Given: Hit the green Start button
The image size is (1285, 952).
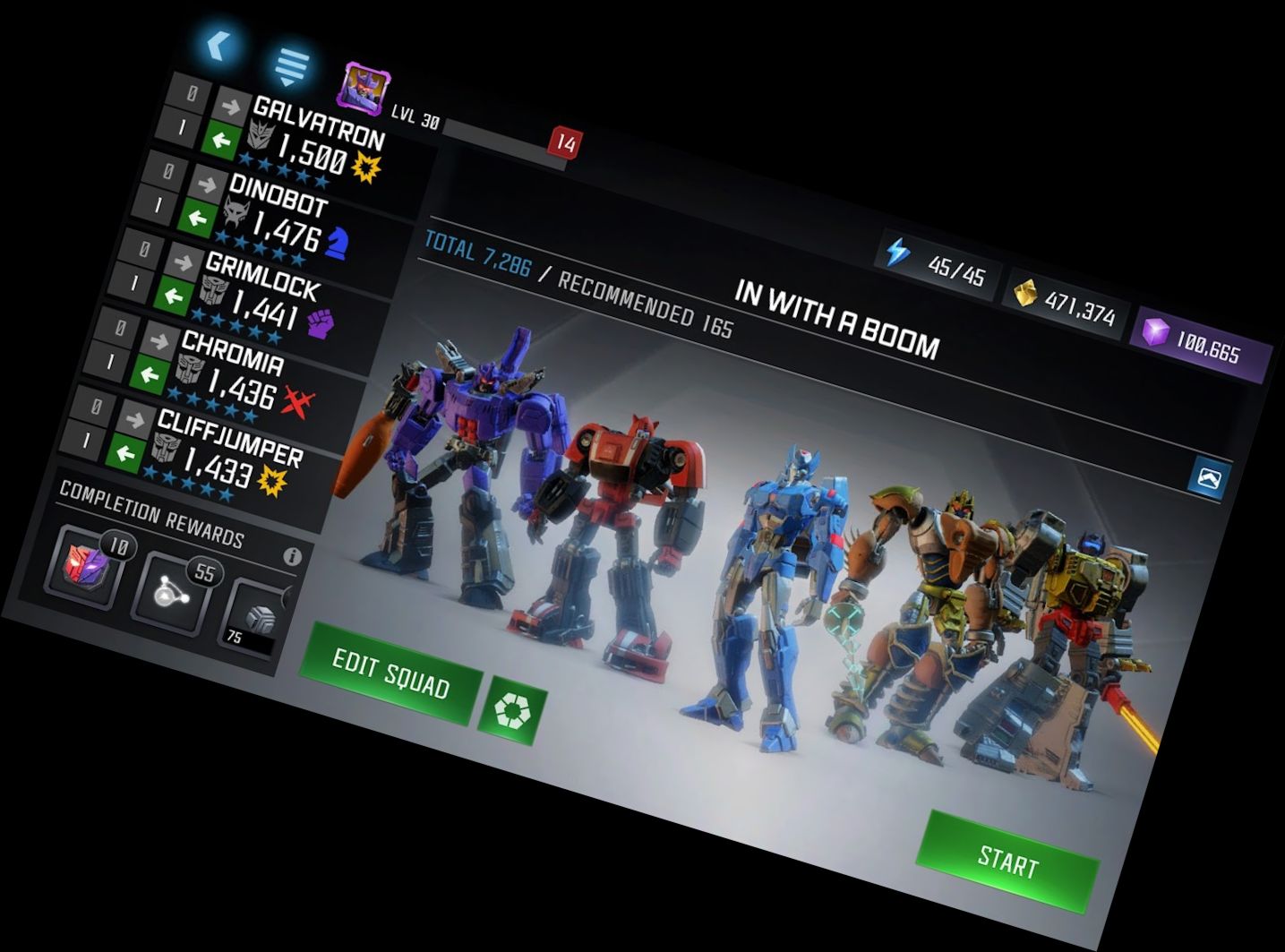Looking at the screenshot, I should 1007,862.
